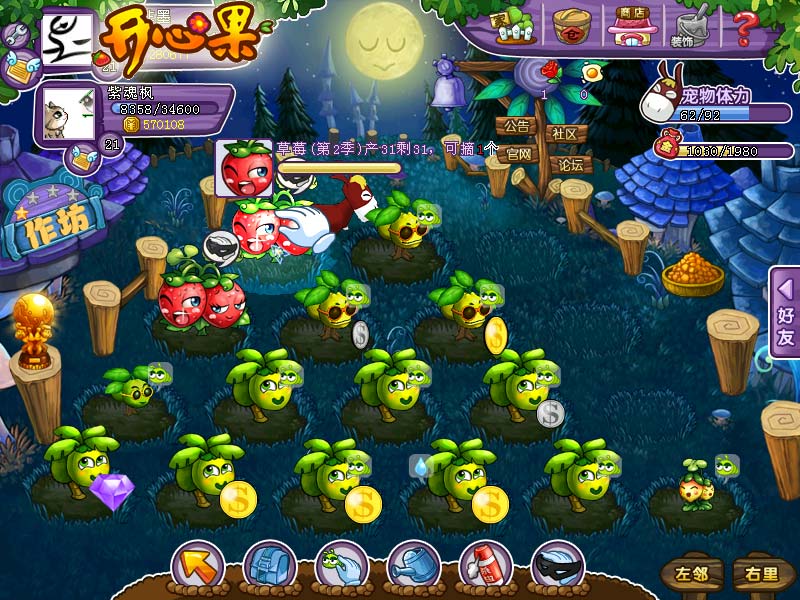Visit the shop (商店)

[629, 26]
